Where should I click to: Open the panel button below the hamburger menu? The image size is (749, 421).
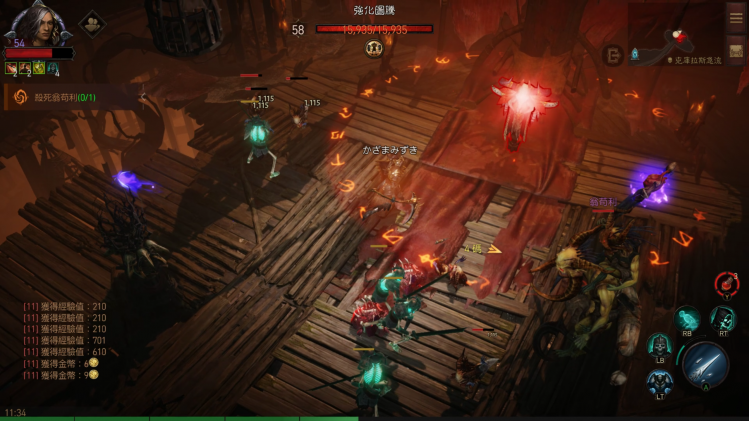coord(735,51)
